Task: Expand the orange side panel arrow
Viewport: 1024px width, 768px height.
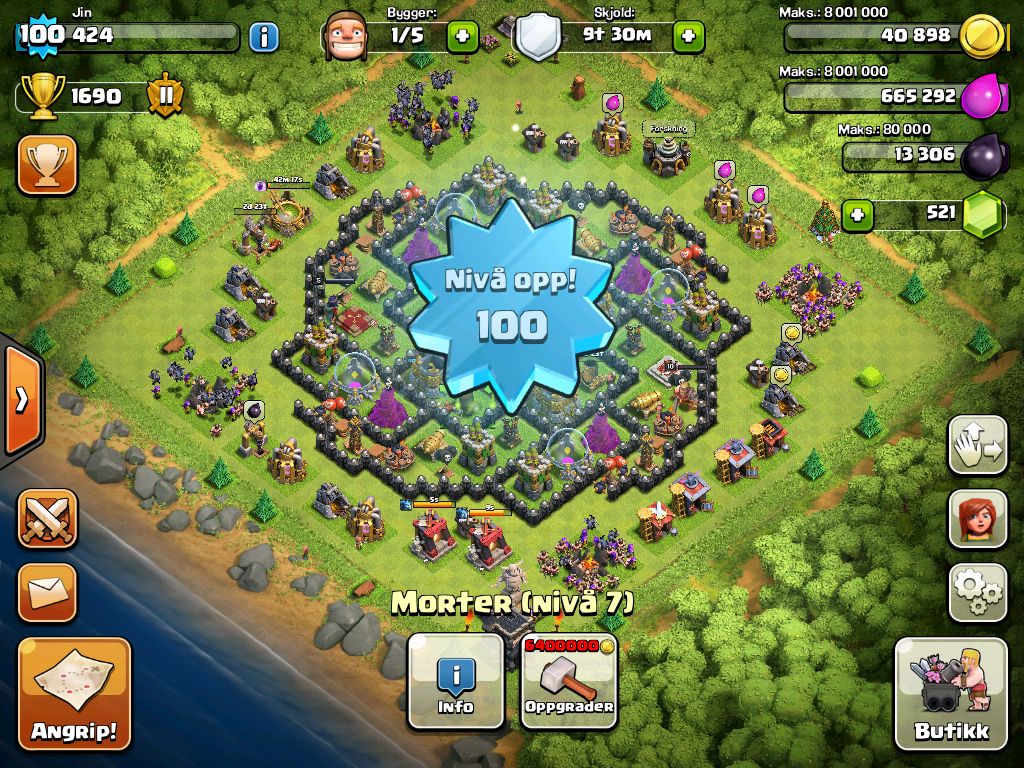Action: click(22, 400)
